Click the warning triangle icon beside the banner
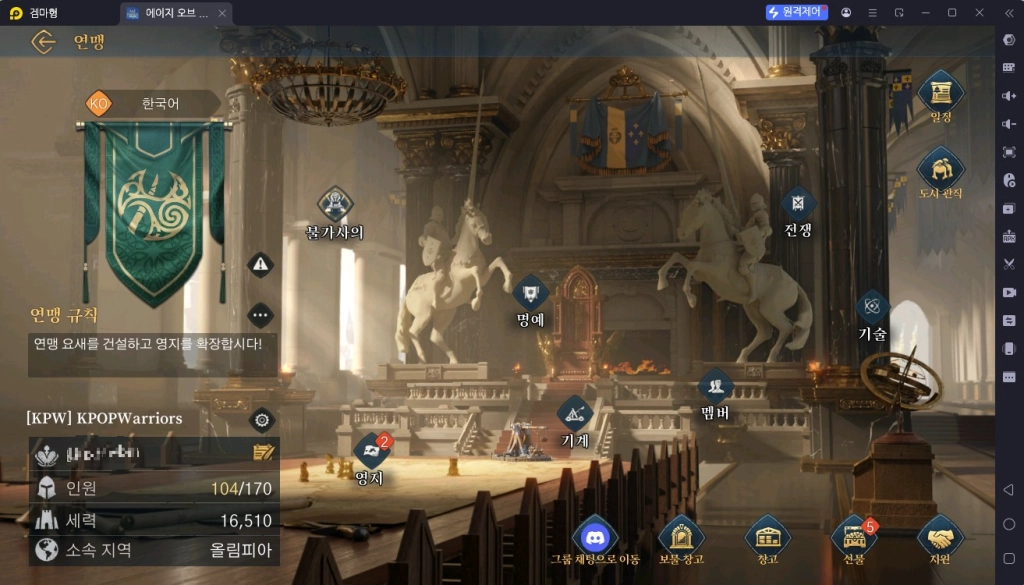The width and height of the screenshot is (1024, 585). (x=260, y=264)
